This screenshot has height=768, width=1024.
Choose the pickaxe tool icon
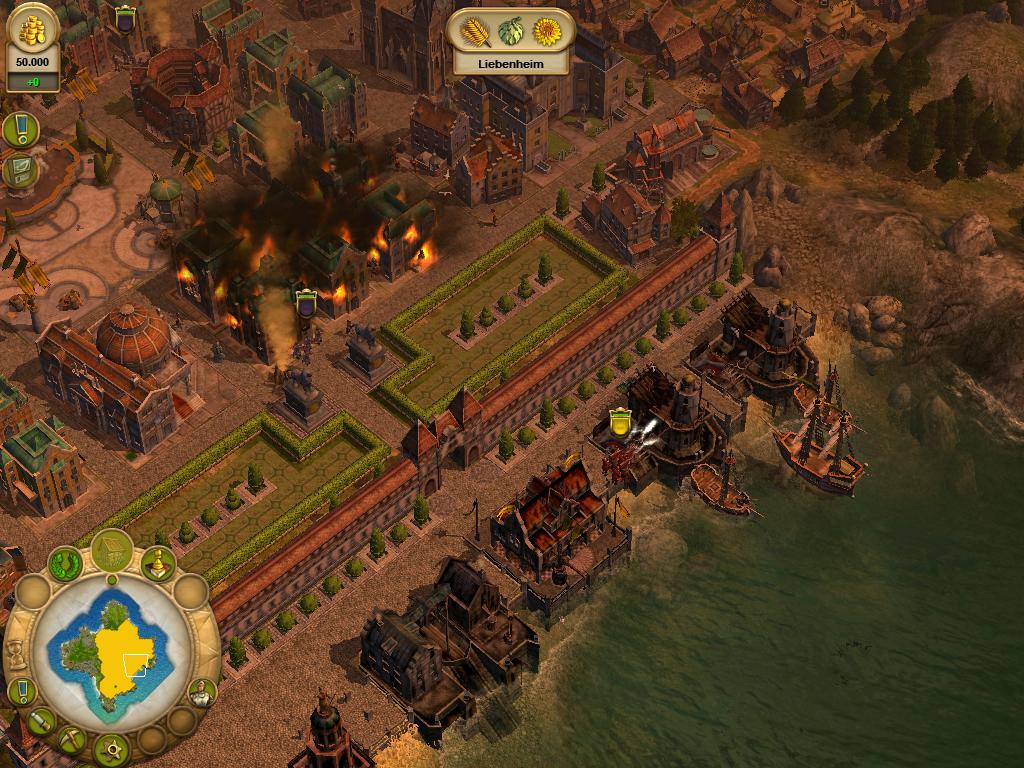point(71,740)
